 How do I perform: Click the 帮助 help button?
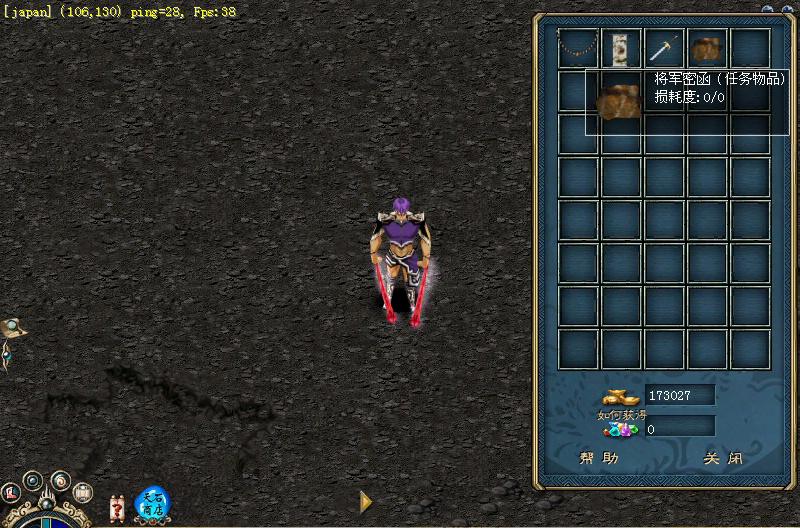tap(600, 459)
